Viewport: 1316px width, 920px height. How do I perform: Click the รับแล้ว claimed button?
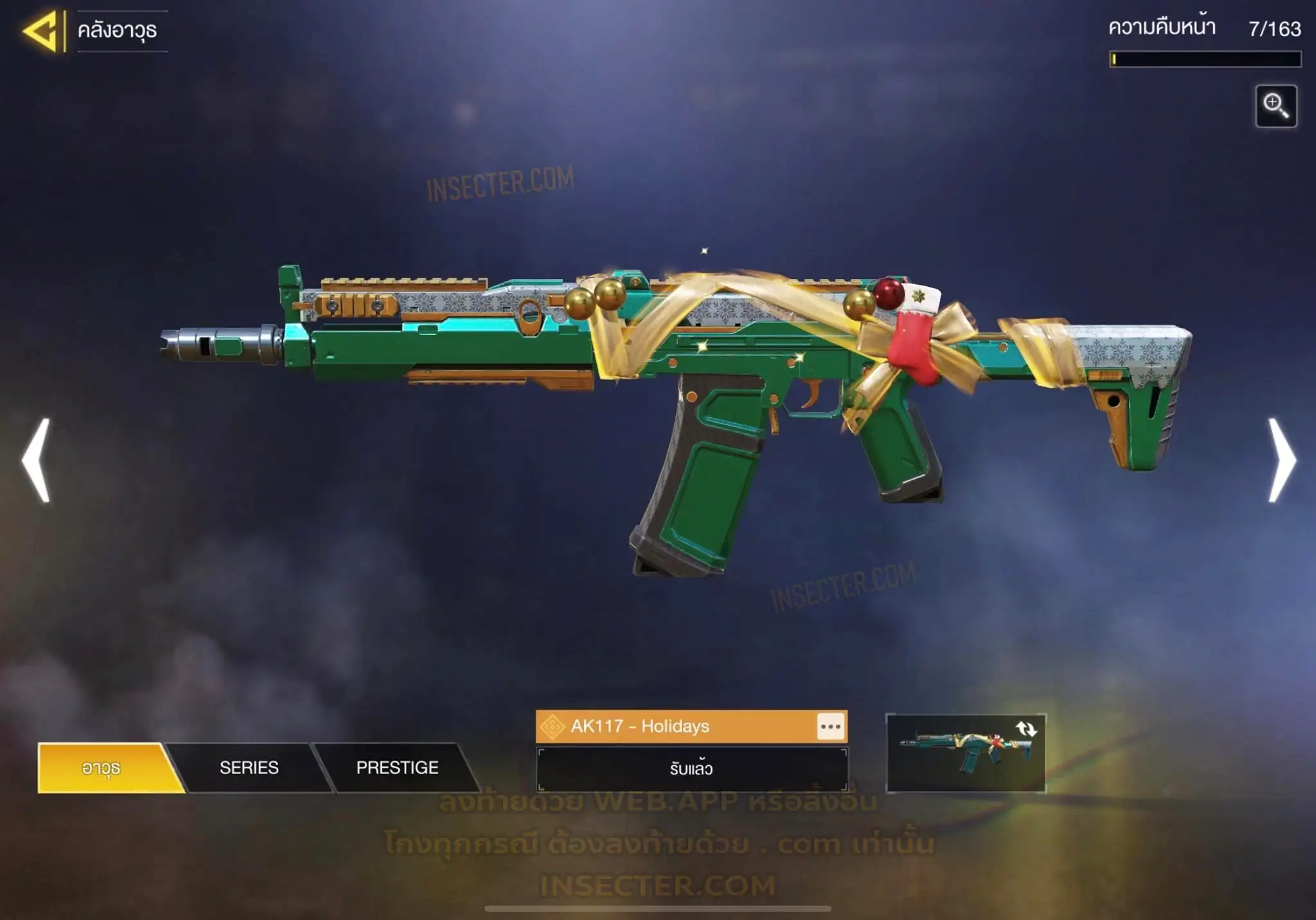pyautogui.click(x=691, y=769)
